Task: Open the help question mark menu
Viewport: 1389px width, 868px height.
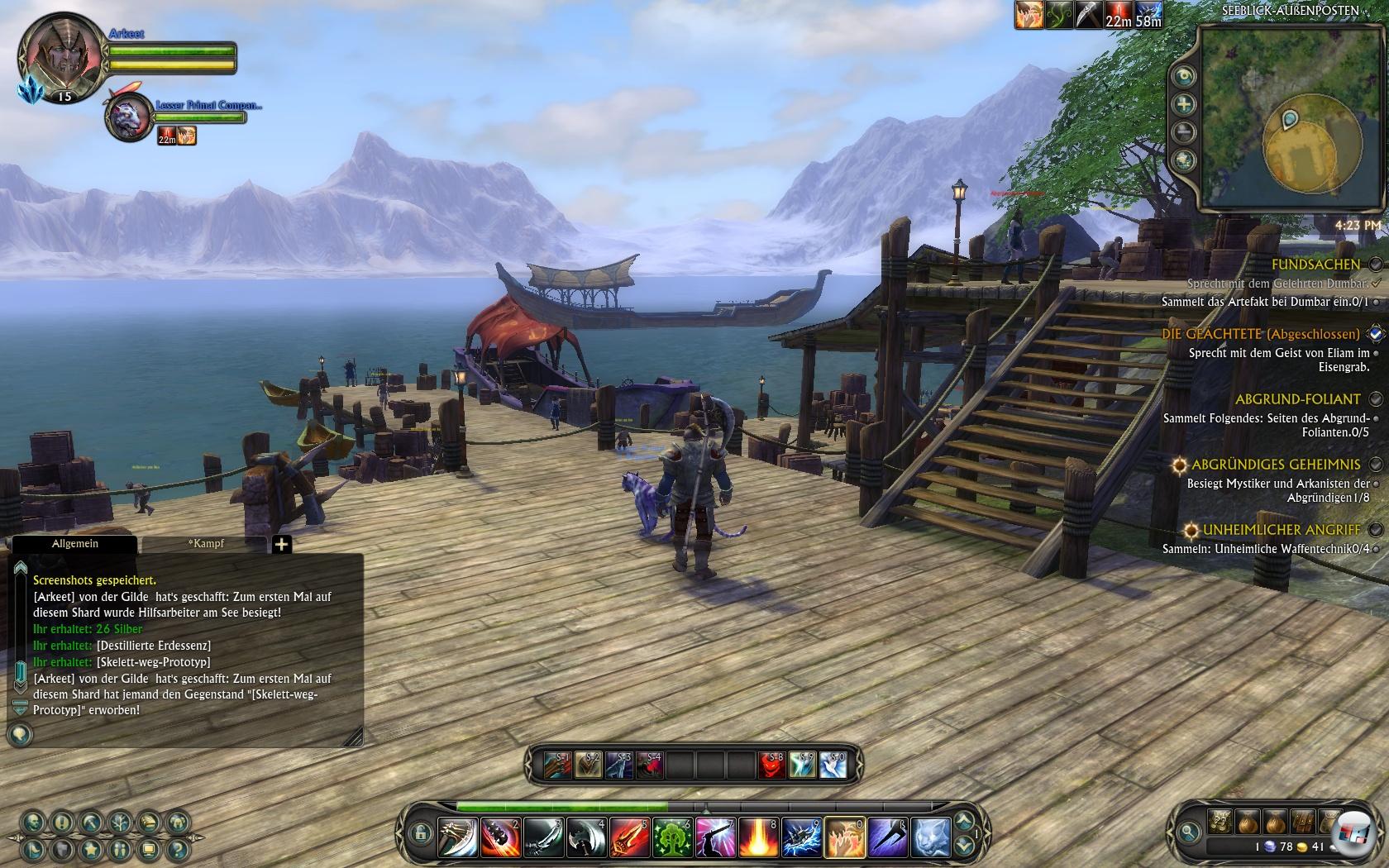Action: [177, 848]
